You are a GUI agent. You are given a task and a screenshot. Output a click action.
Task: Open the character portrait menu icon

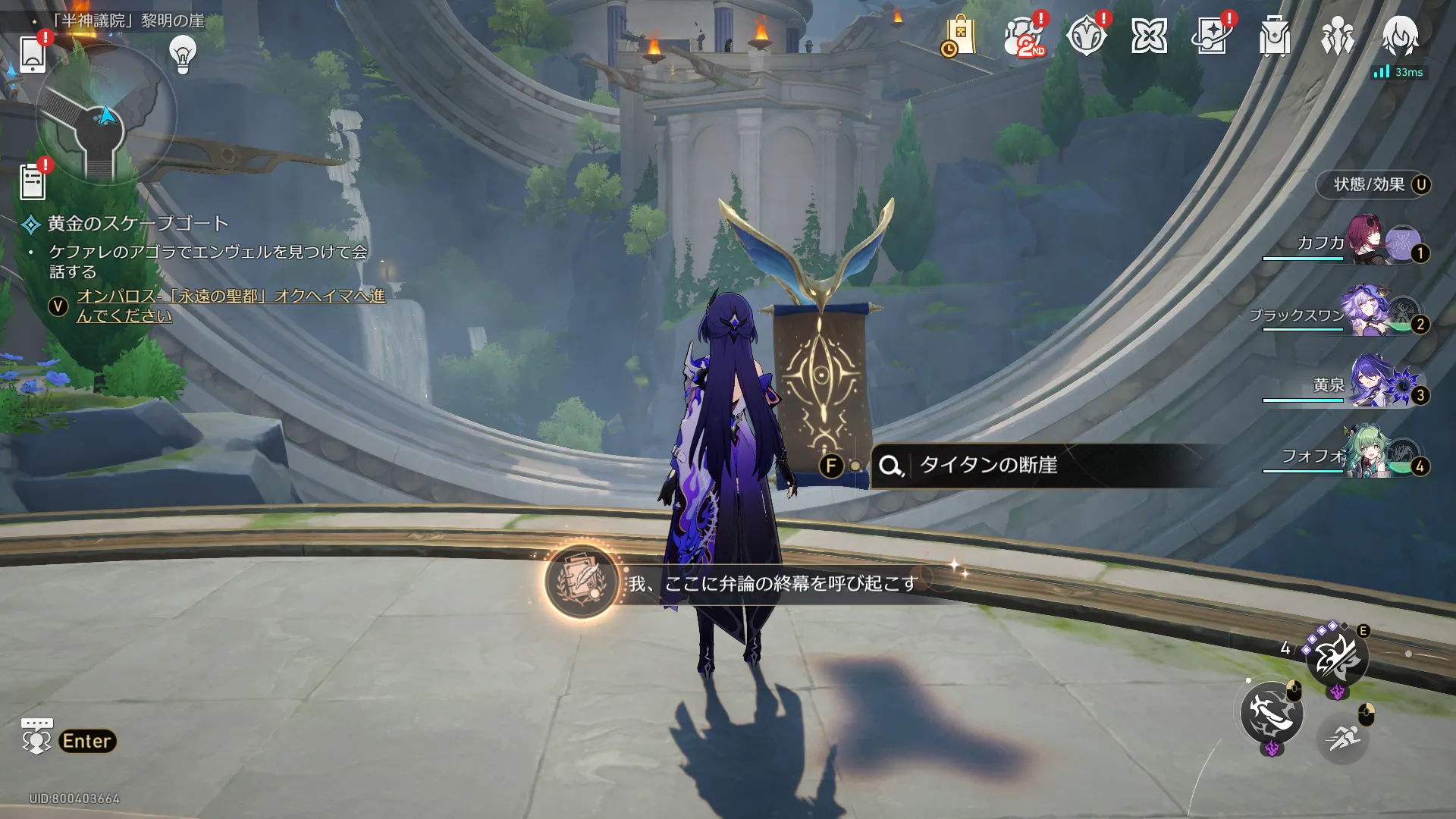tap(1400, 36)
